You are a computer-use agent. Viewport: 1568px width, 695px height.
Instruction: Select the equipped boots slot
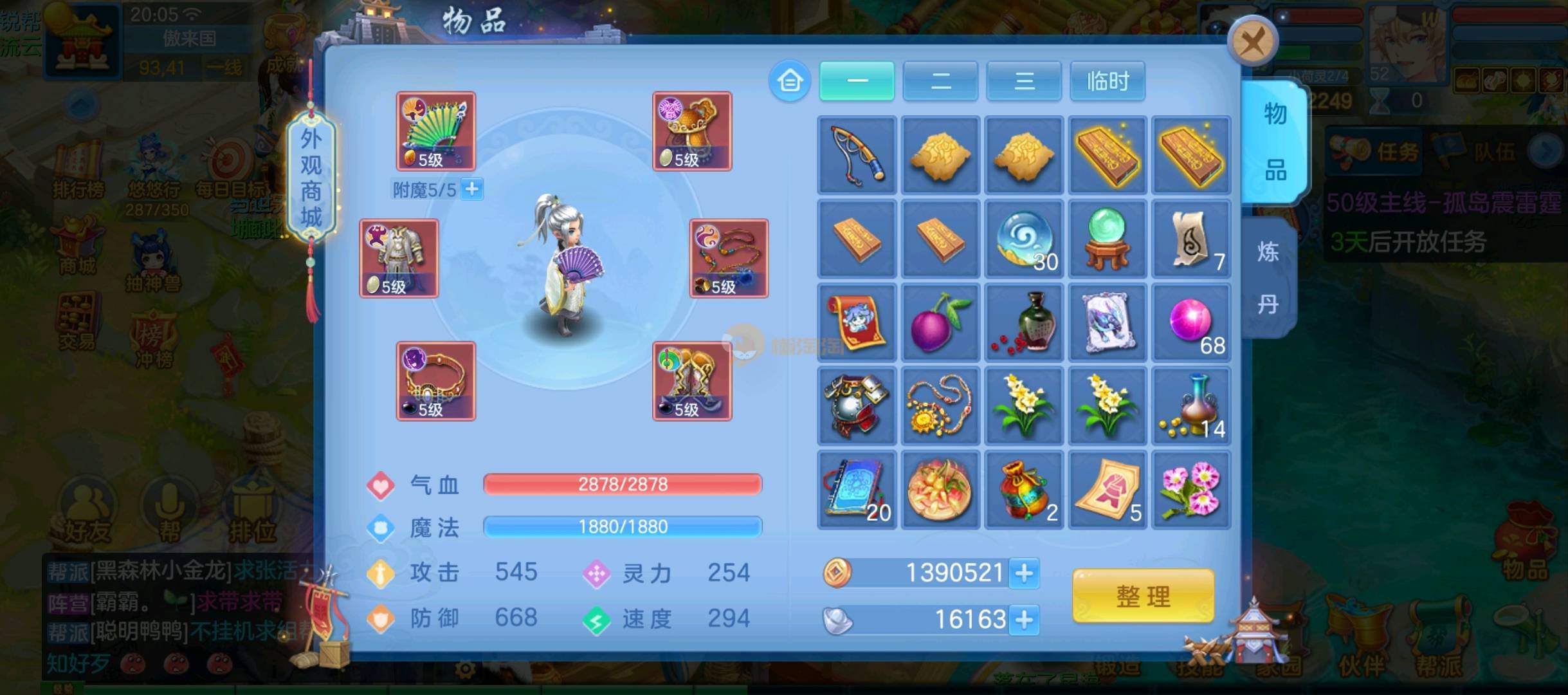pos(692,381)
